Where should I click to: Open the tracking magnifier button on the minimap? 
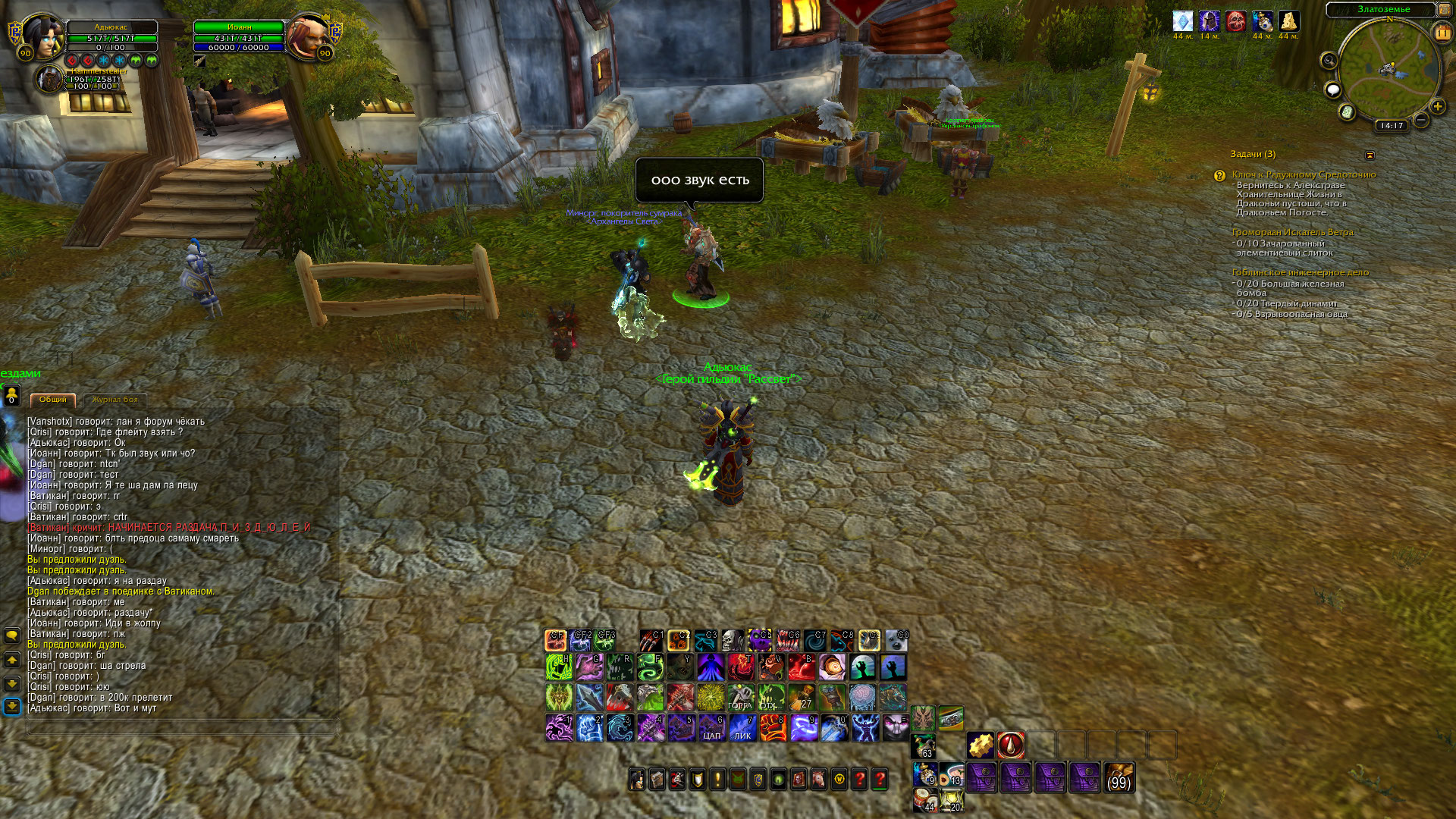click(1329, 60)
